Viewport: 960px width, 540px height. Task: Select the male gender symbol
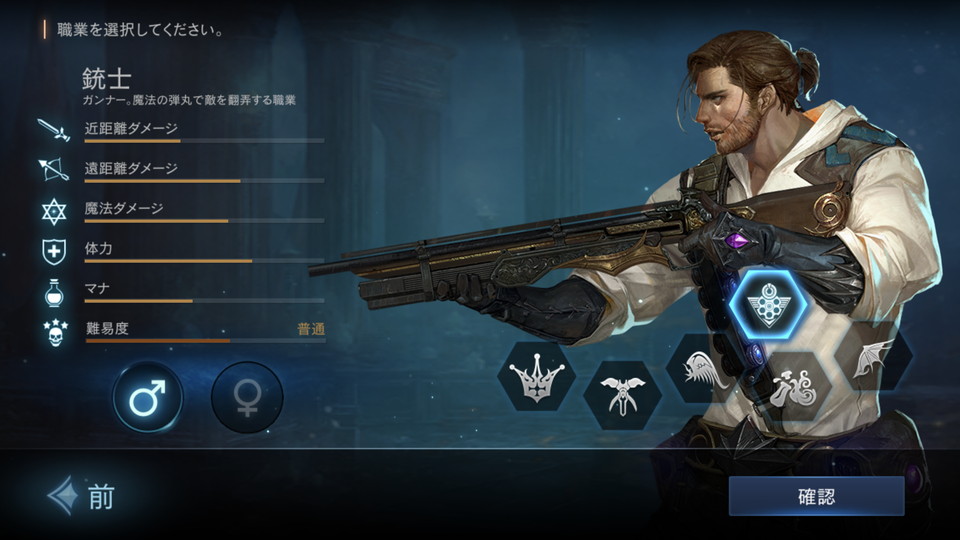[148, 397]
